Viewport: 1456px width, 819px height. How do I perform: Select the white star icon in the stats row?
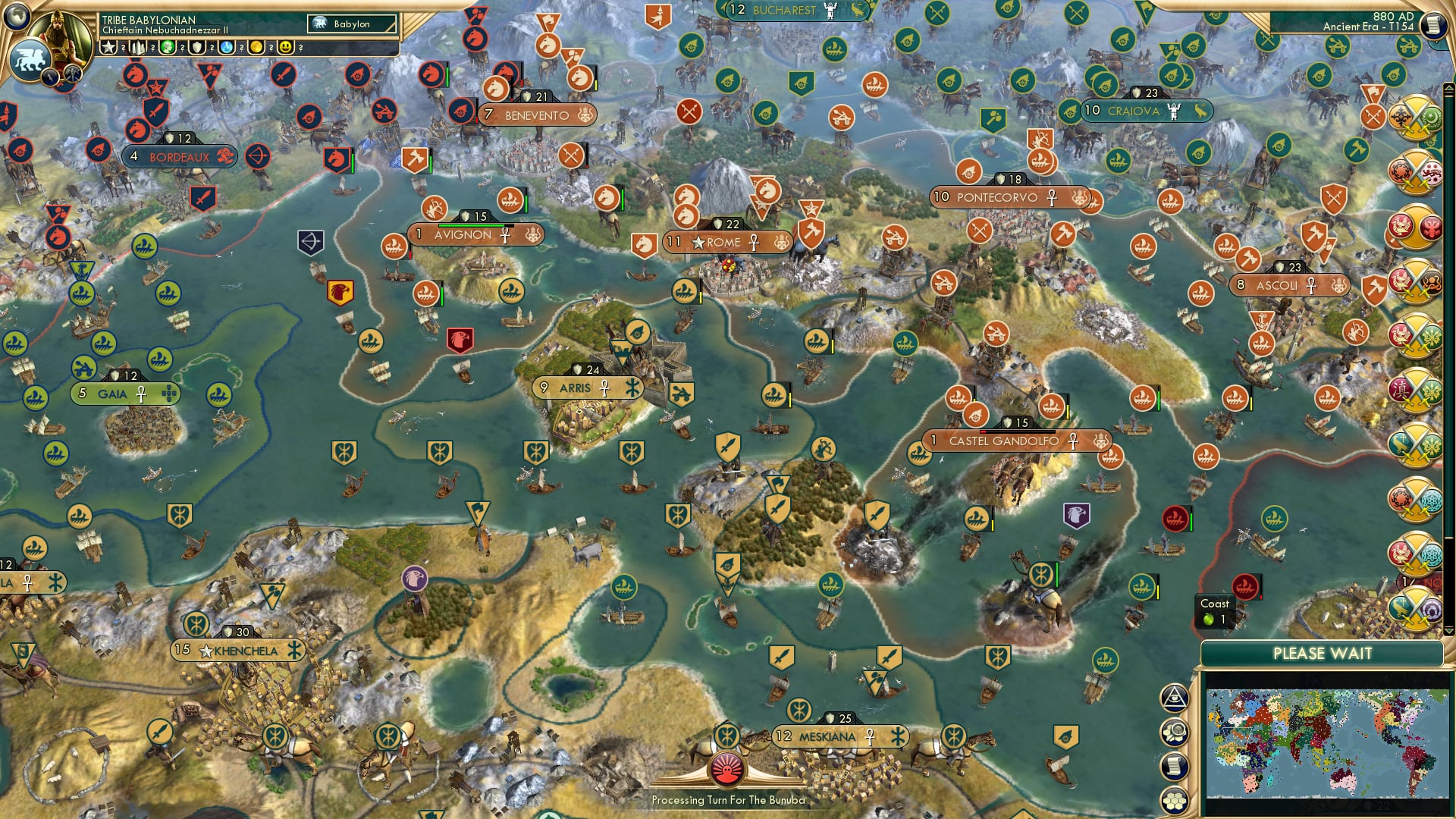pos(108,47)
